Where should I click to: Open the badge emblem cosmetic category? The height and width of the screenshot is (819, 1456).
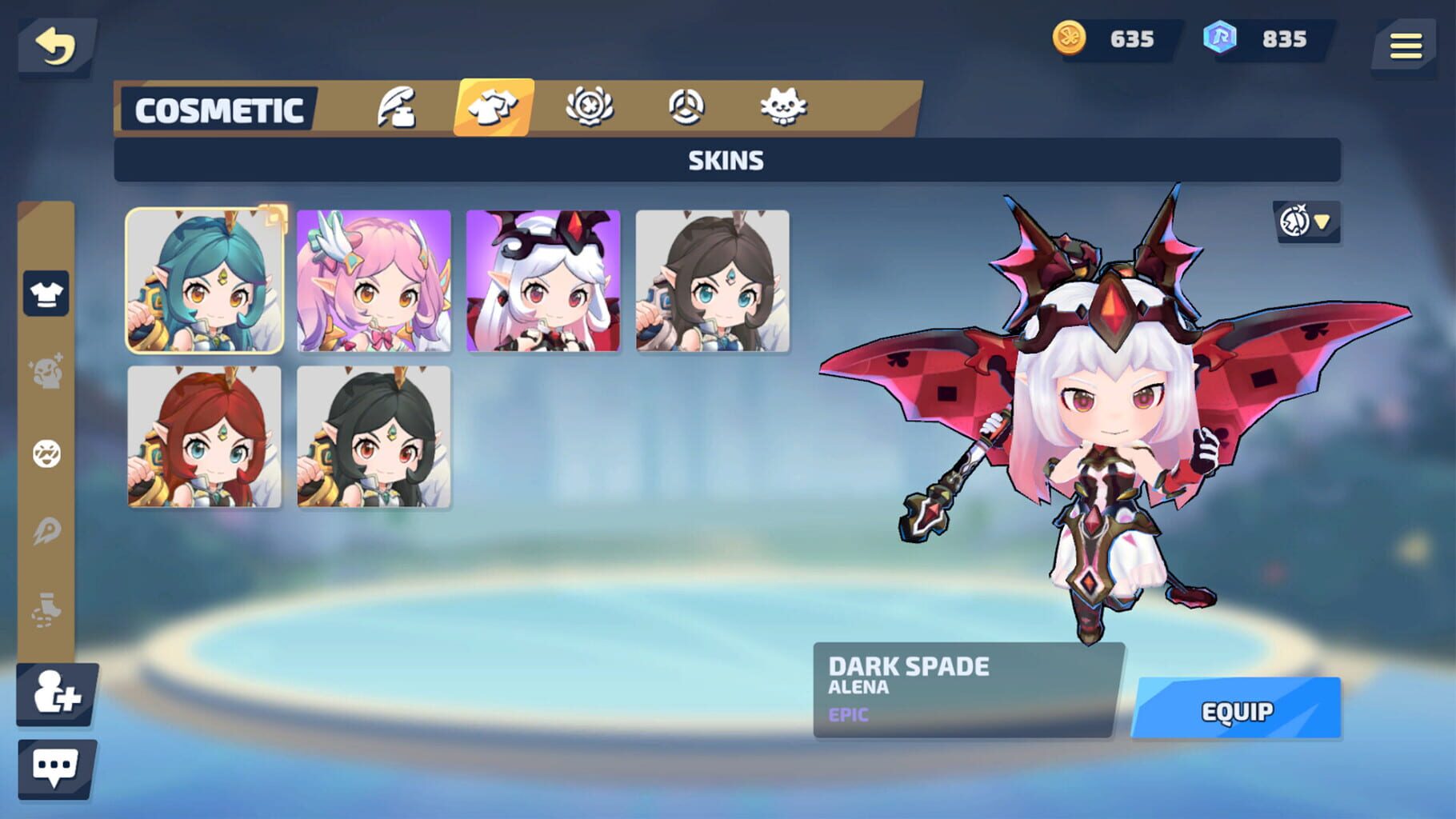[590, 108]
